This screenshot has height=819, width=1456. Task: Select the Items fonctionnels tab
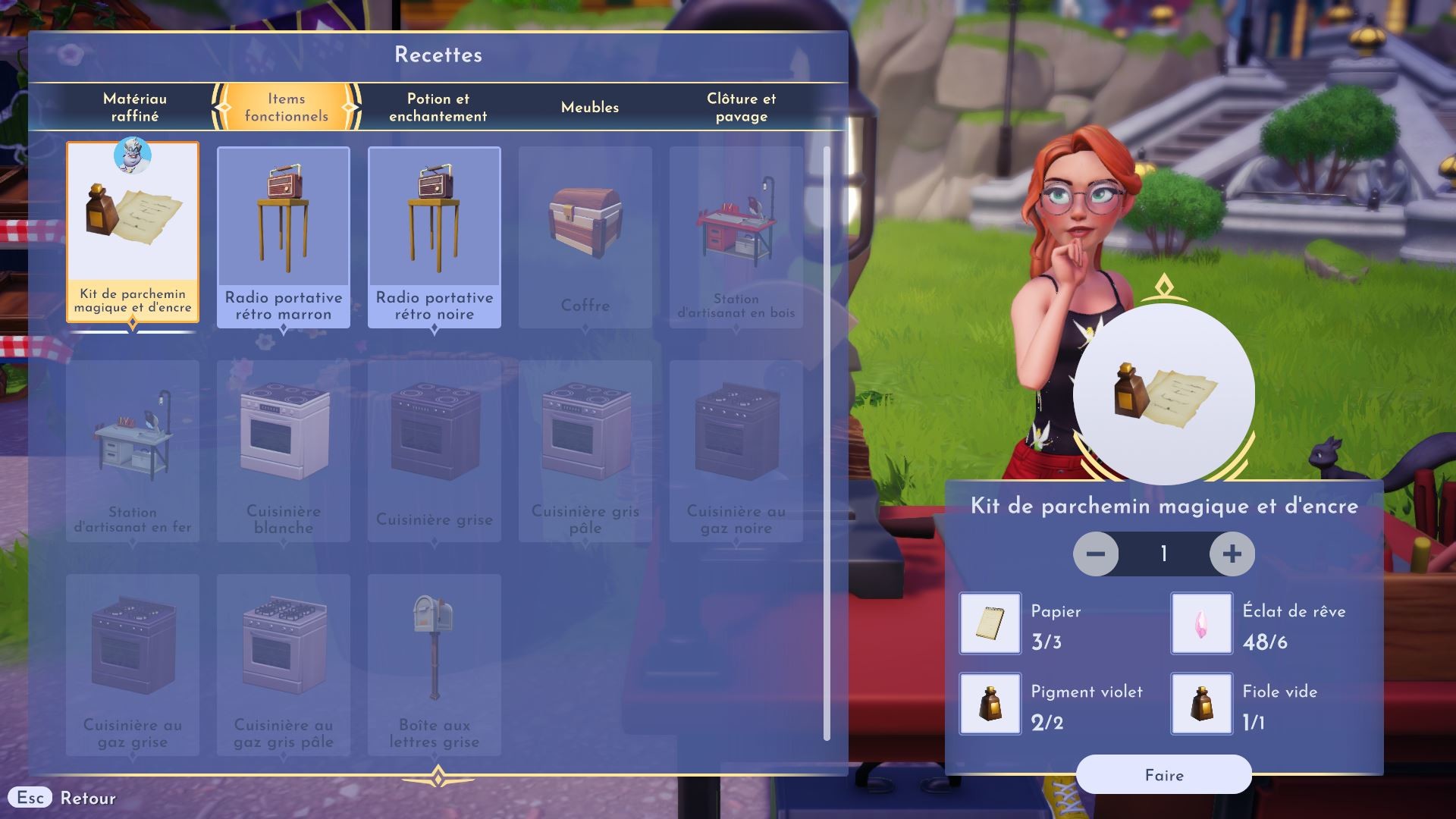[x=286, y=107]
